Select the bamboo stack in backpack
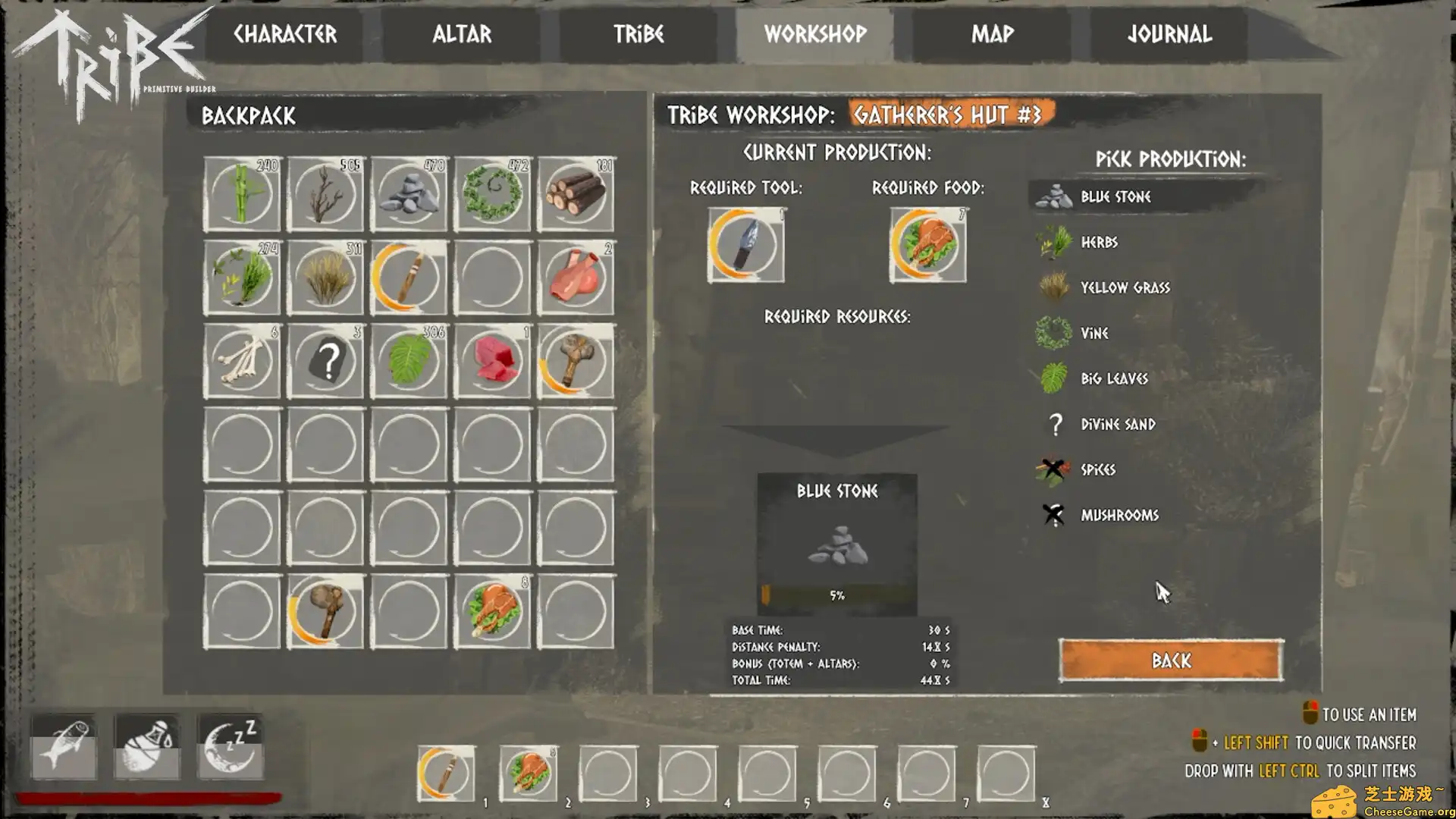 242,193
